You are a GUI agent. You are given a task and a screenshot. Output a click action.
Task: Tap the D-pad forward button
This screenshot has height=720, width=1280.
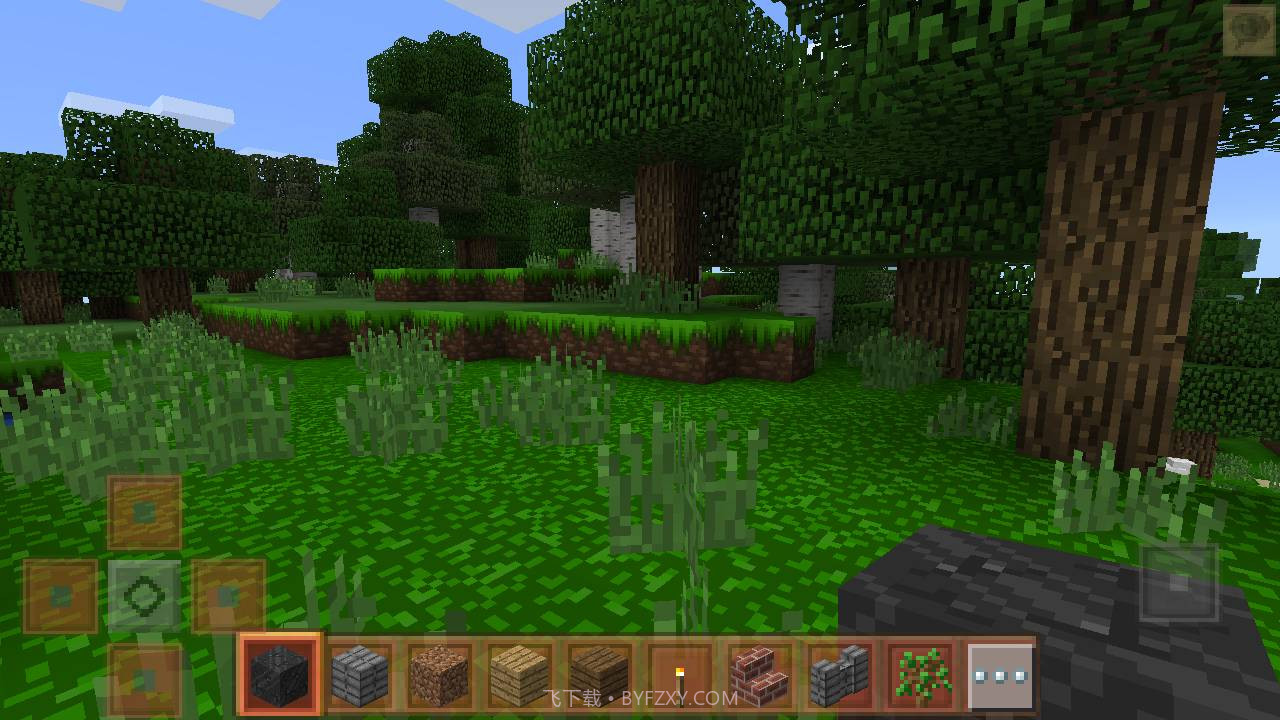pyautogui.click(x=144, y=513)
